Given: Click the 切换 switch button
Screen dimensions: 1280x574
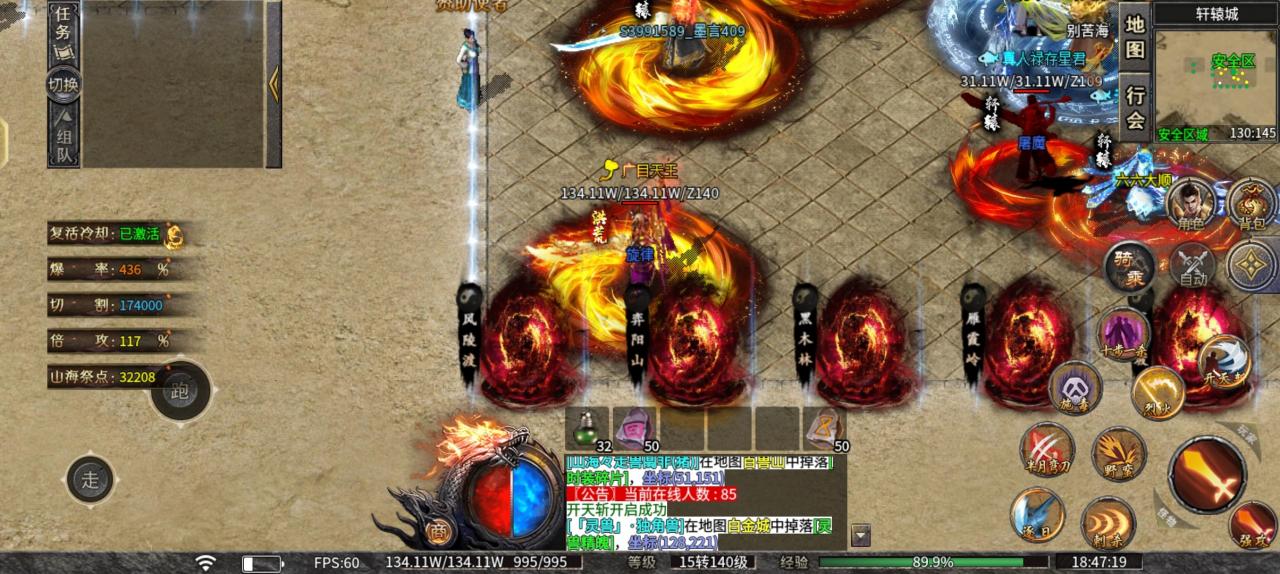Looking at the screenshot, I should point(64,85).
